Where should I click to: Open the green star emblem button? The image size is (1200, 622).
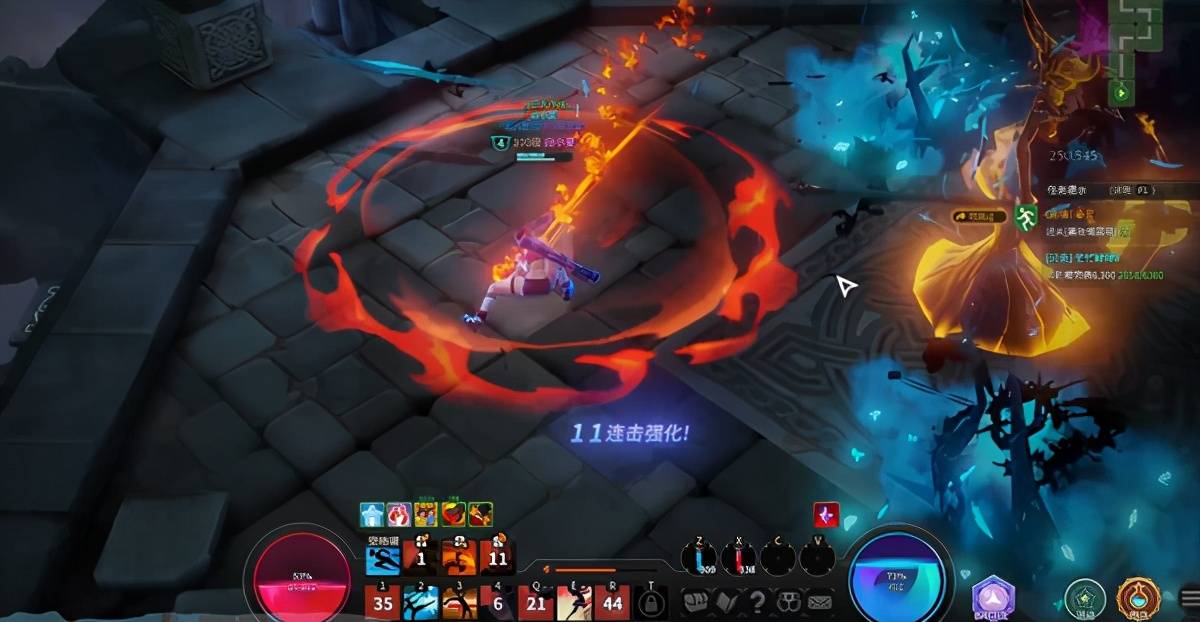(1084, 598)
